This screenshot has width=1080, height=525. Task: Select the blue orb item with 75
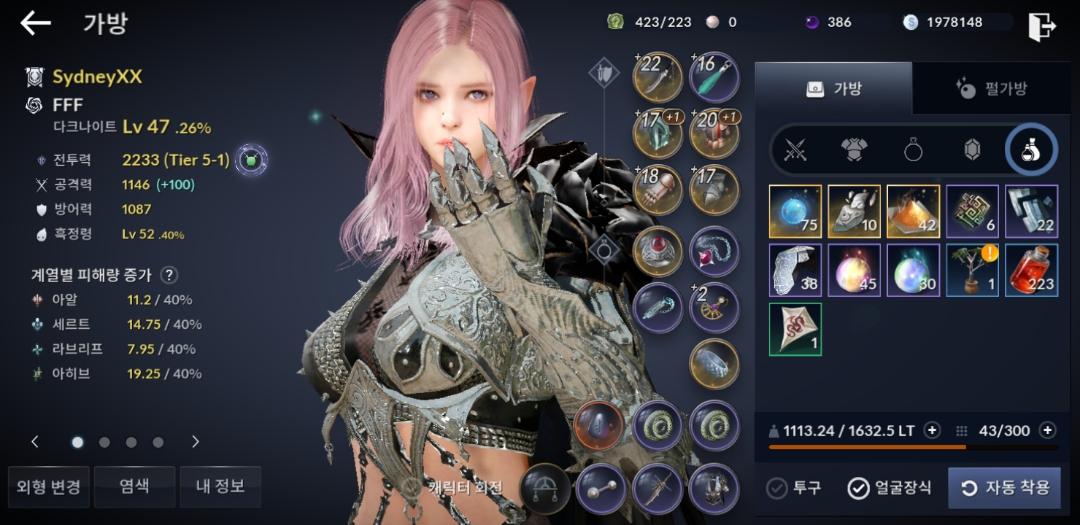(x=795, y=211)
